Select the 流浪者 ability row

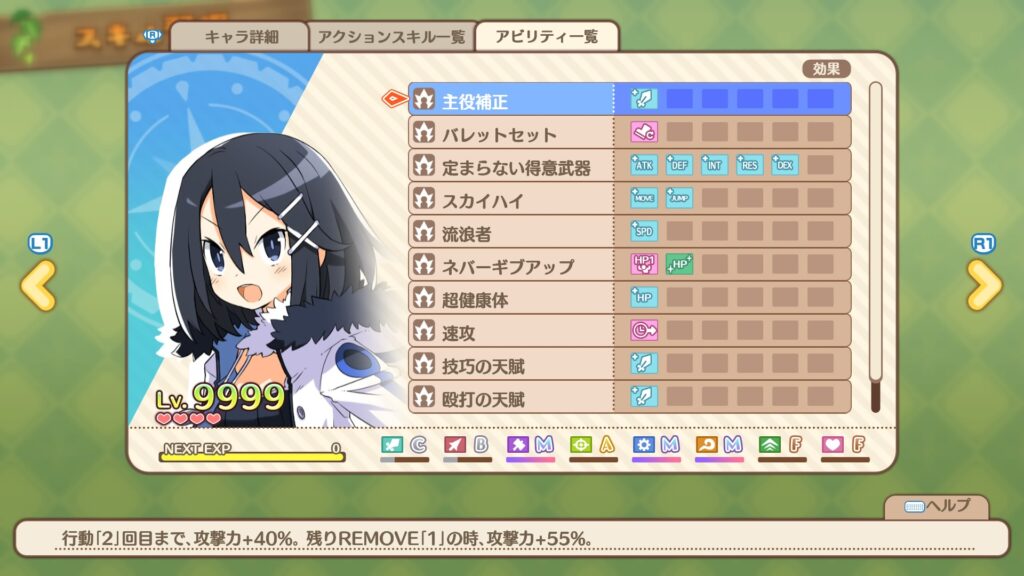[x=511, y=232]
